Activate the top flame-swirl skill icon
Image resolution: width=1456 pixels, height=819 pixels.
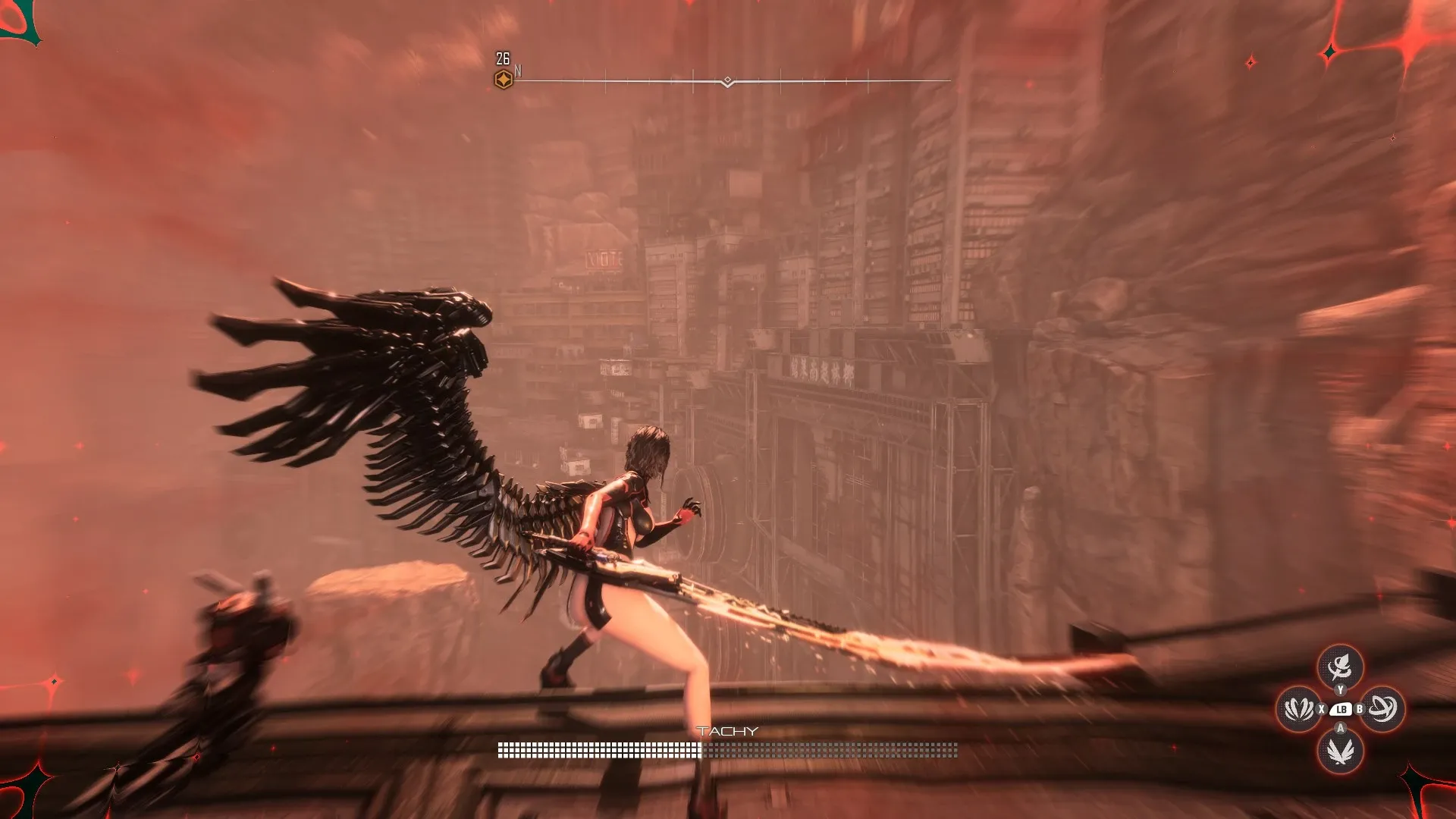(x=1340, y=667)
